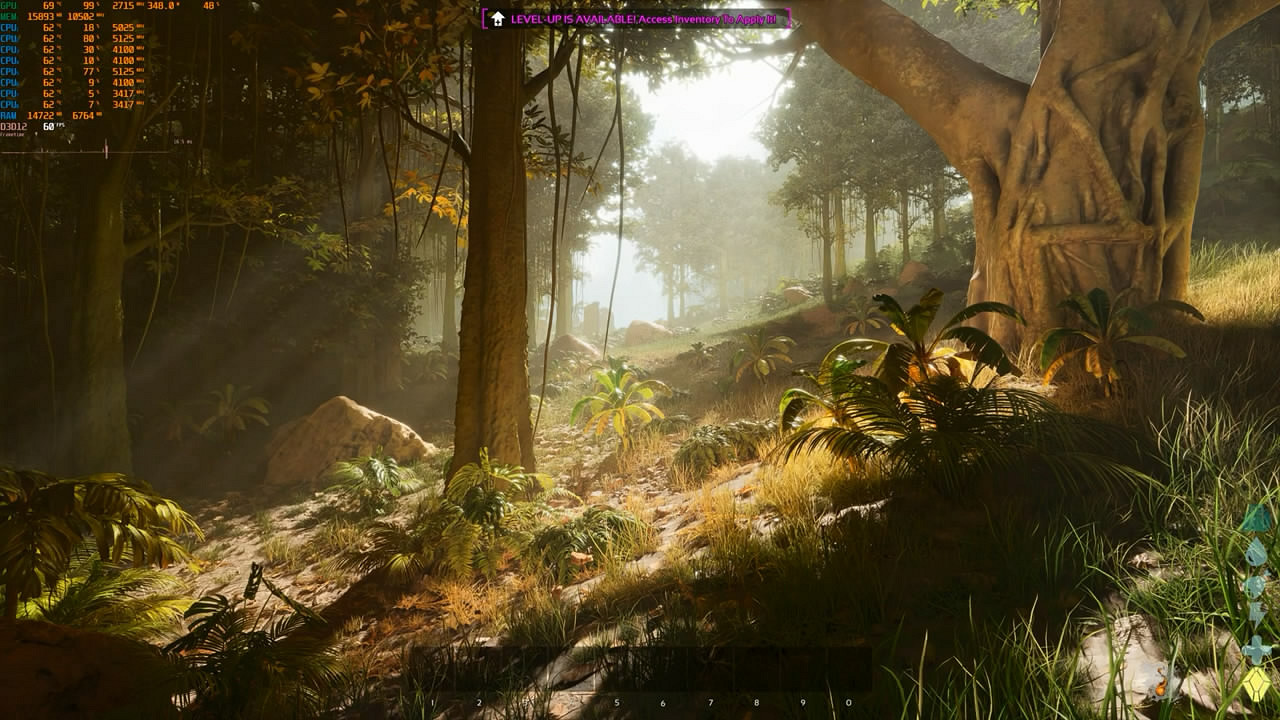Select hotbar slot number 9
Image resolution: width=1280 pixels, height=720 pixels.
(x=802, y=672)
